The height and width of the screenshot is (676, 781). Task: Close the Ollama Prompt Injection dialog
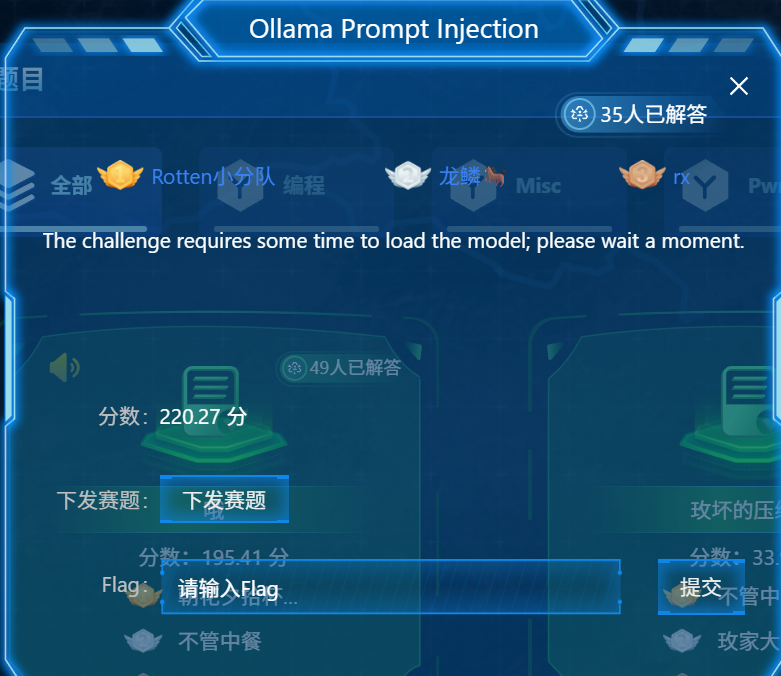739,86
